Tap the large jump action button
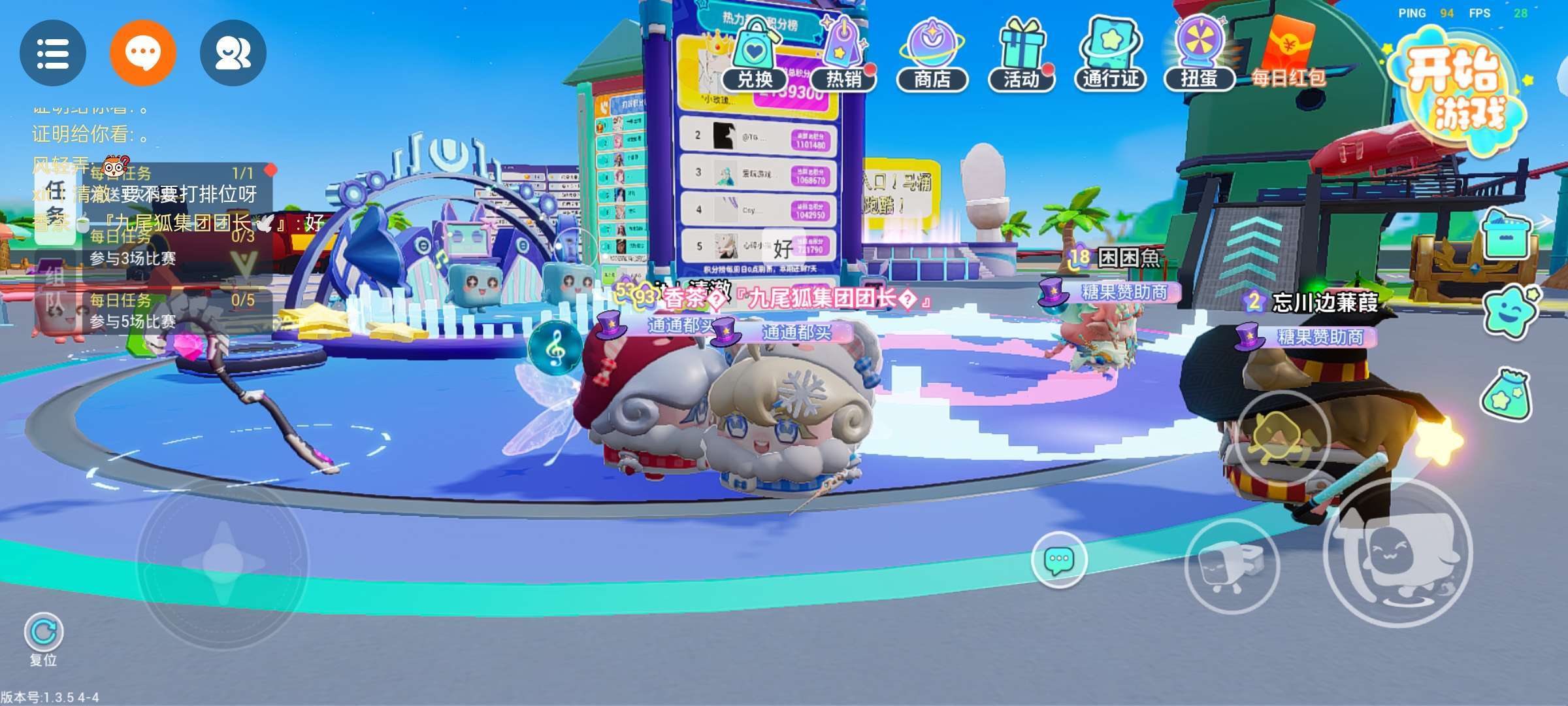 click(x=1398, y=553)
